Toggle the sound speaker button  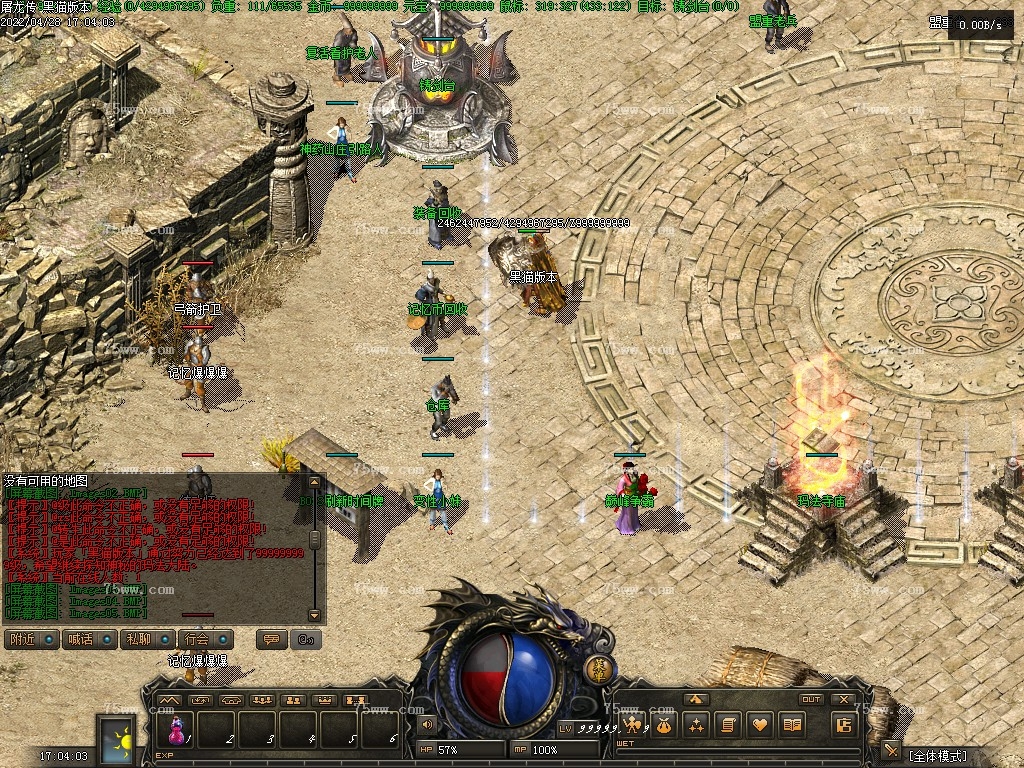pyautogui.click(x=428, y=724)
